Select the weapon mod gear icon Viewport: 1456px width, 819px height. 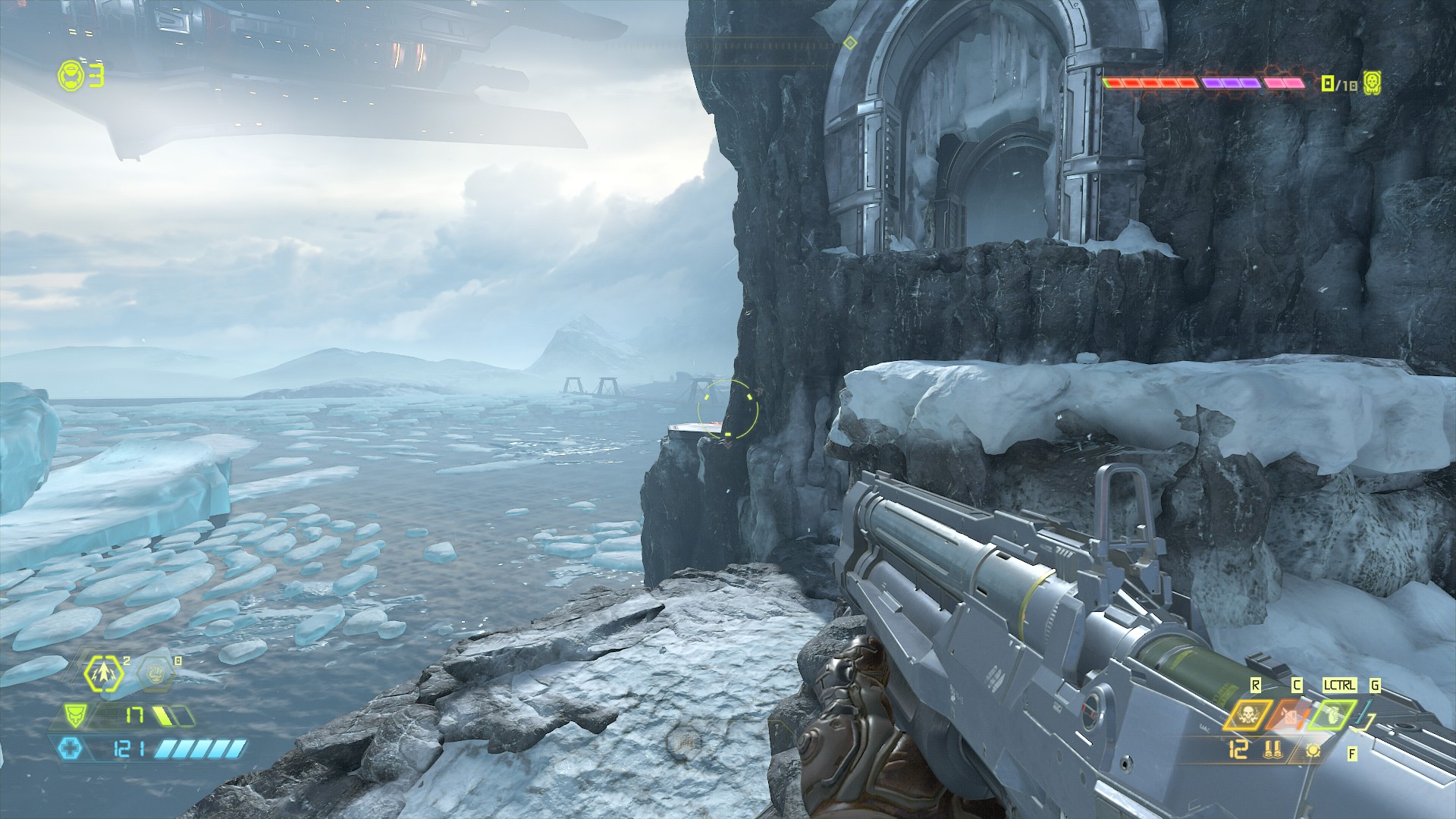(x=1313, y=750)
